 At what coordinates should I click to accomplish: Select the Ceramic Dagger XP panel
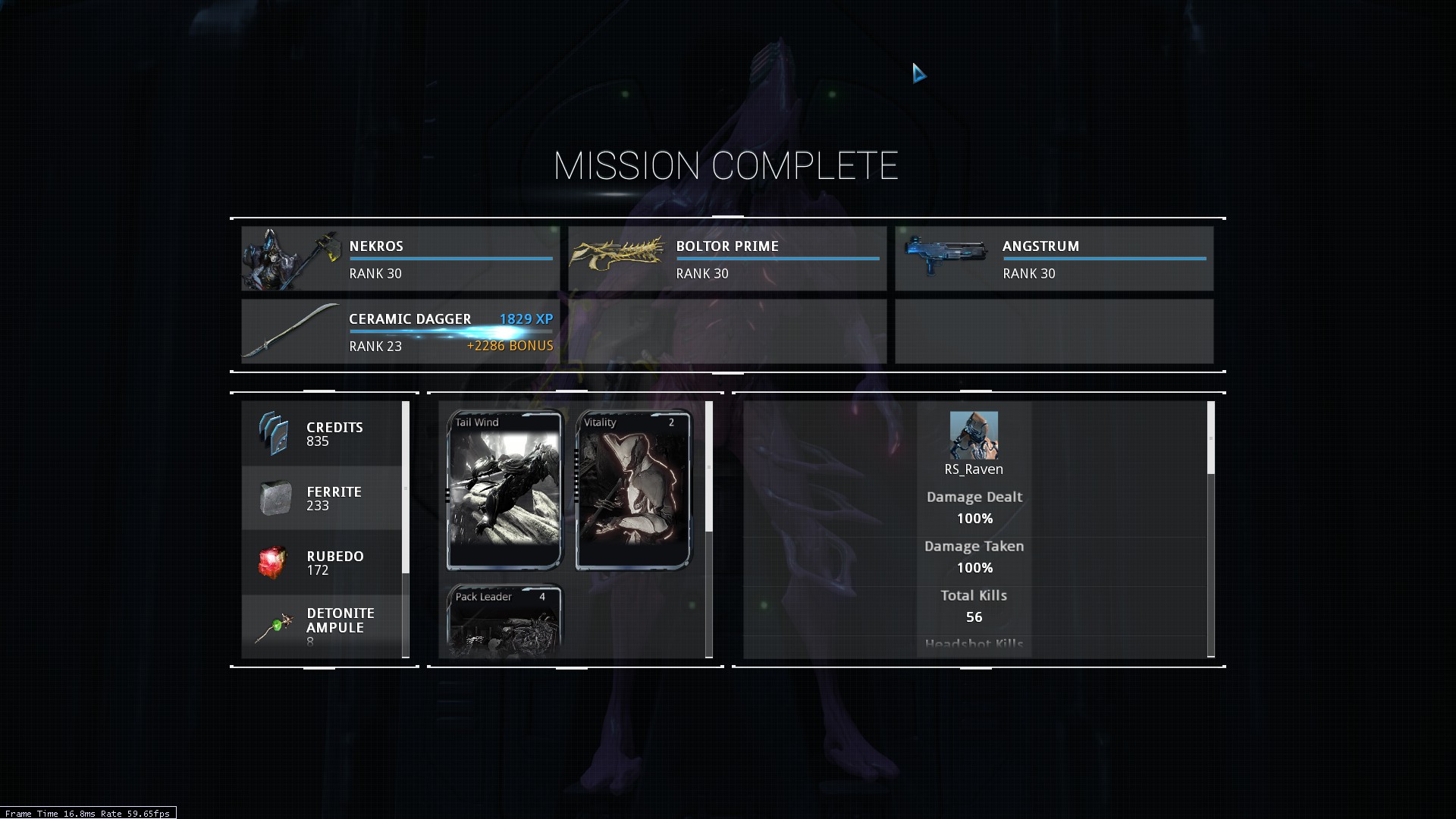(x=400, y=331)
